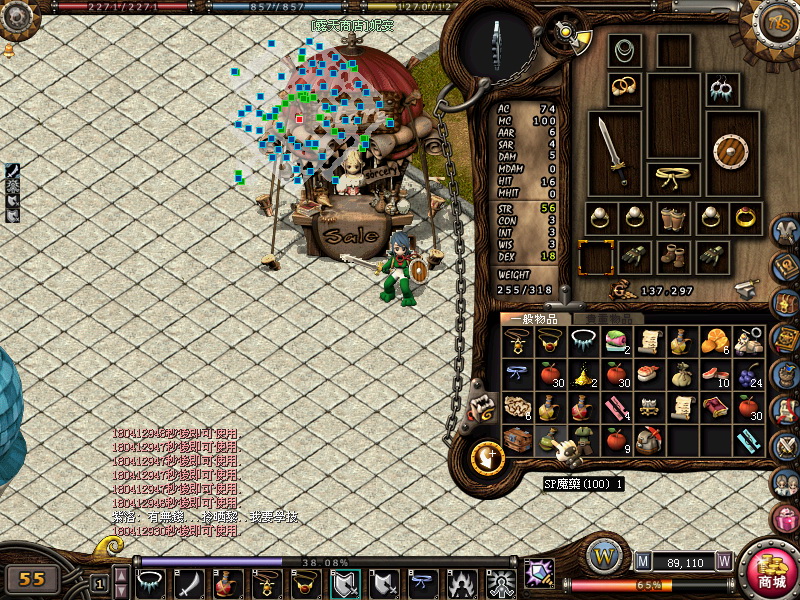The width and height of the screenshot is (800, 600).
Task: Use the red potion hotbar slot
Action: click(227, 581)
